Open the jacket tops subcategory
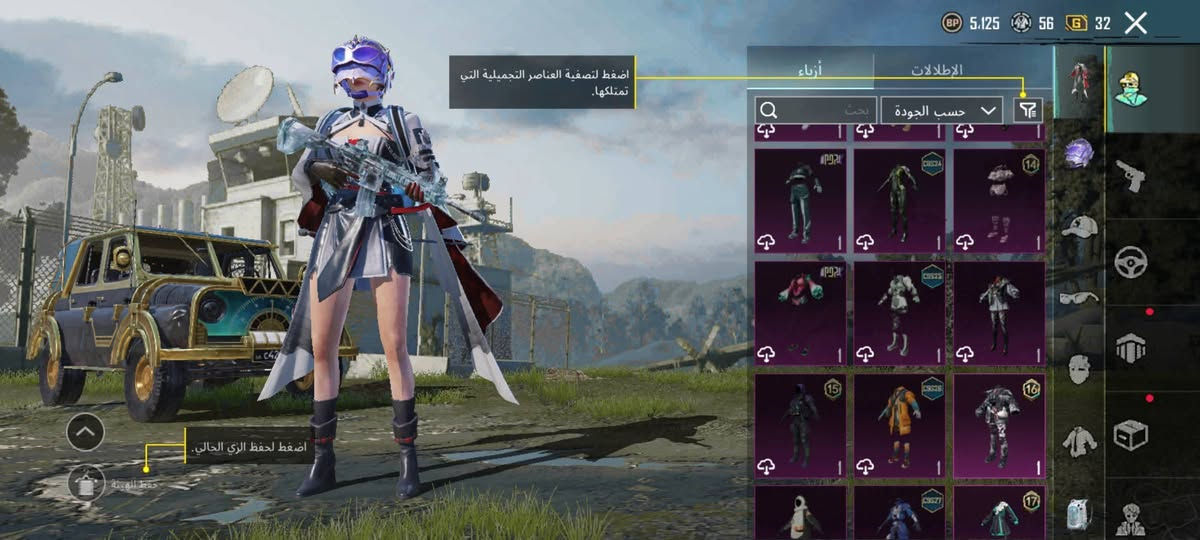Image resolution: width=1200 pixels, height=540 pixels. point(1079,440)
